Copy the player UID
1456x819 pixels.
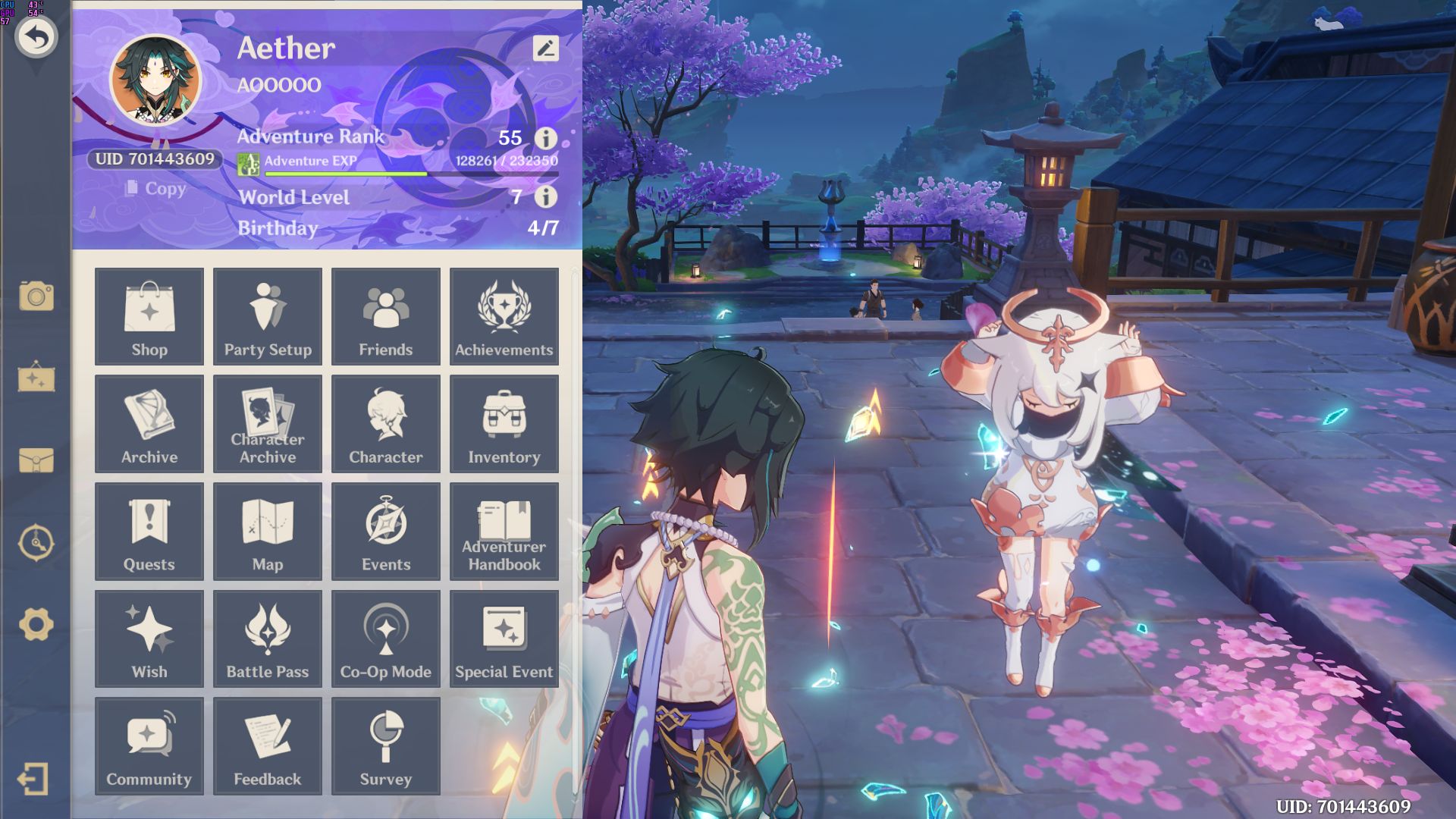pyautogui.click(x=156, y=189)
